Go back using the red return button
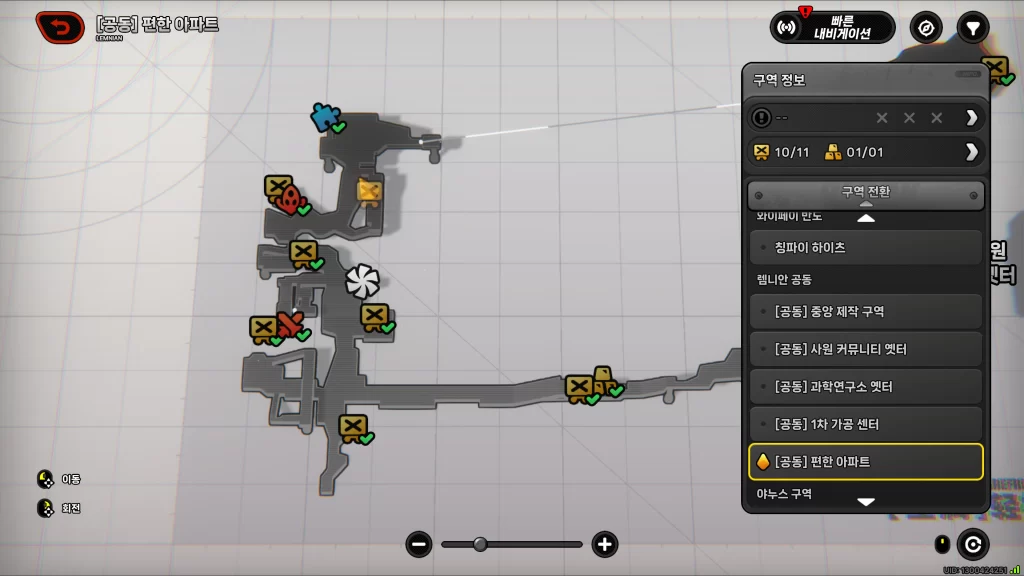1024x576 pixels. [x=60, y=27]
